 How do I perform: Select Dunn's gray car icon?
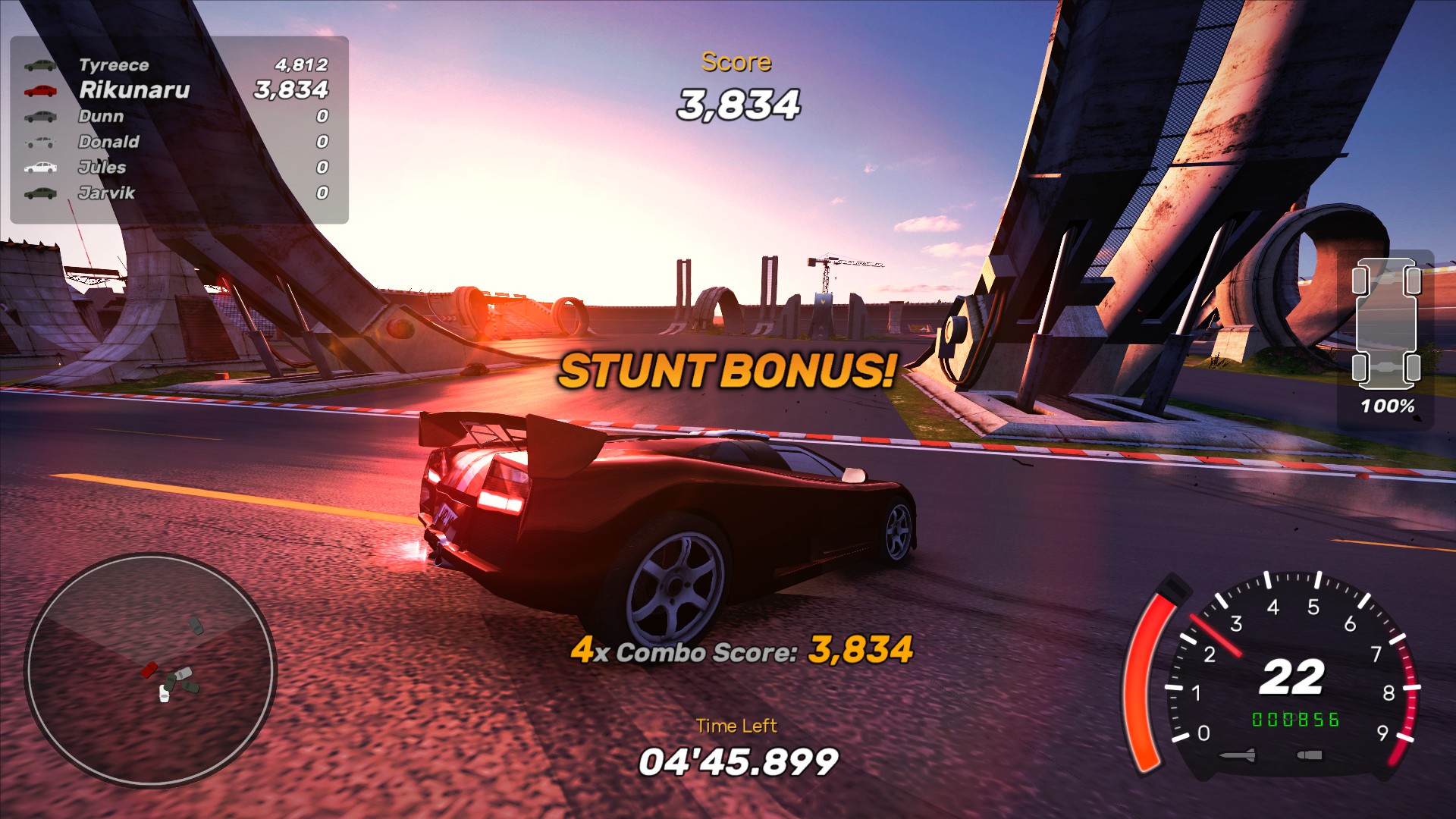coord(42,117)
